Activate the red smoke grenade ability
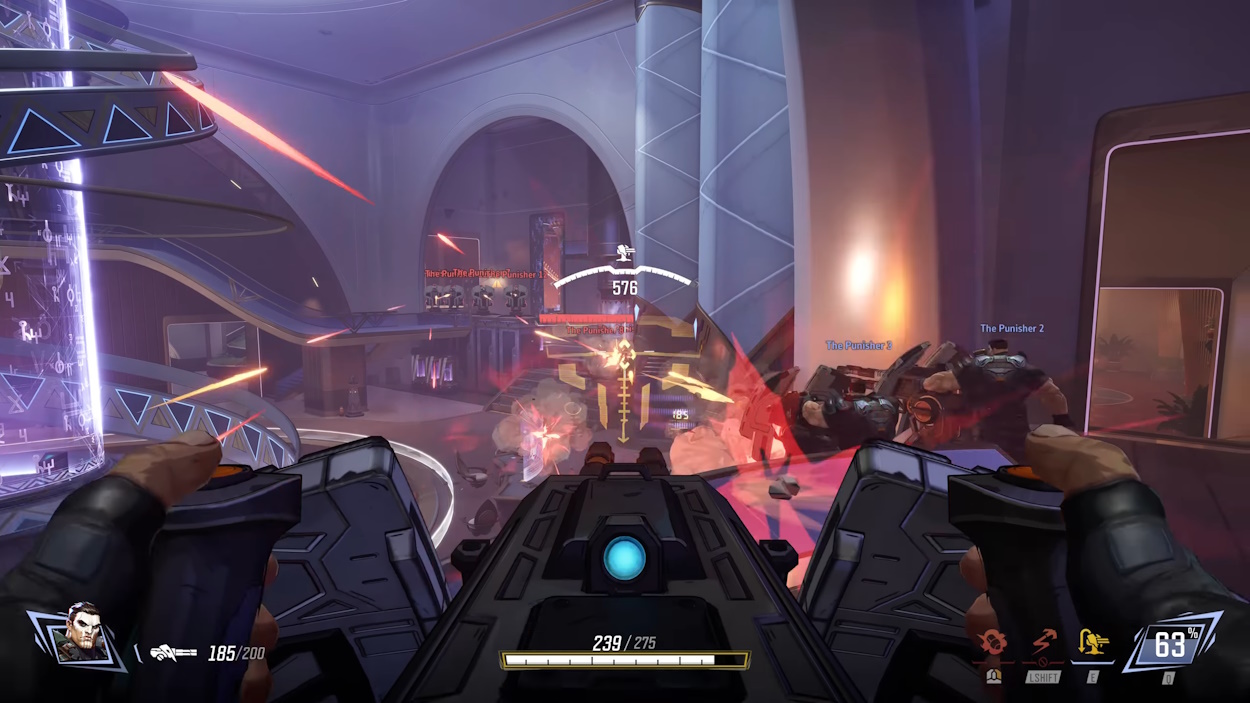Image resolution: width=1250 pixels, height=703 pixels. [992, 643]
